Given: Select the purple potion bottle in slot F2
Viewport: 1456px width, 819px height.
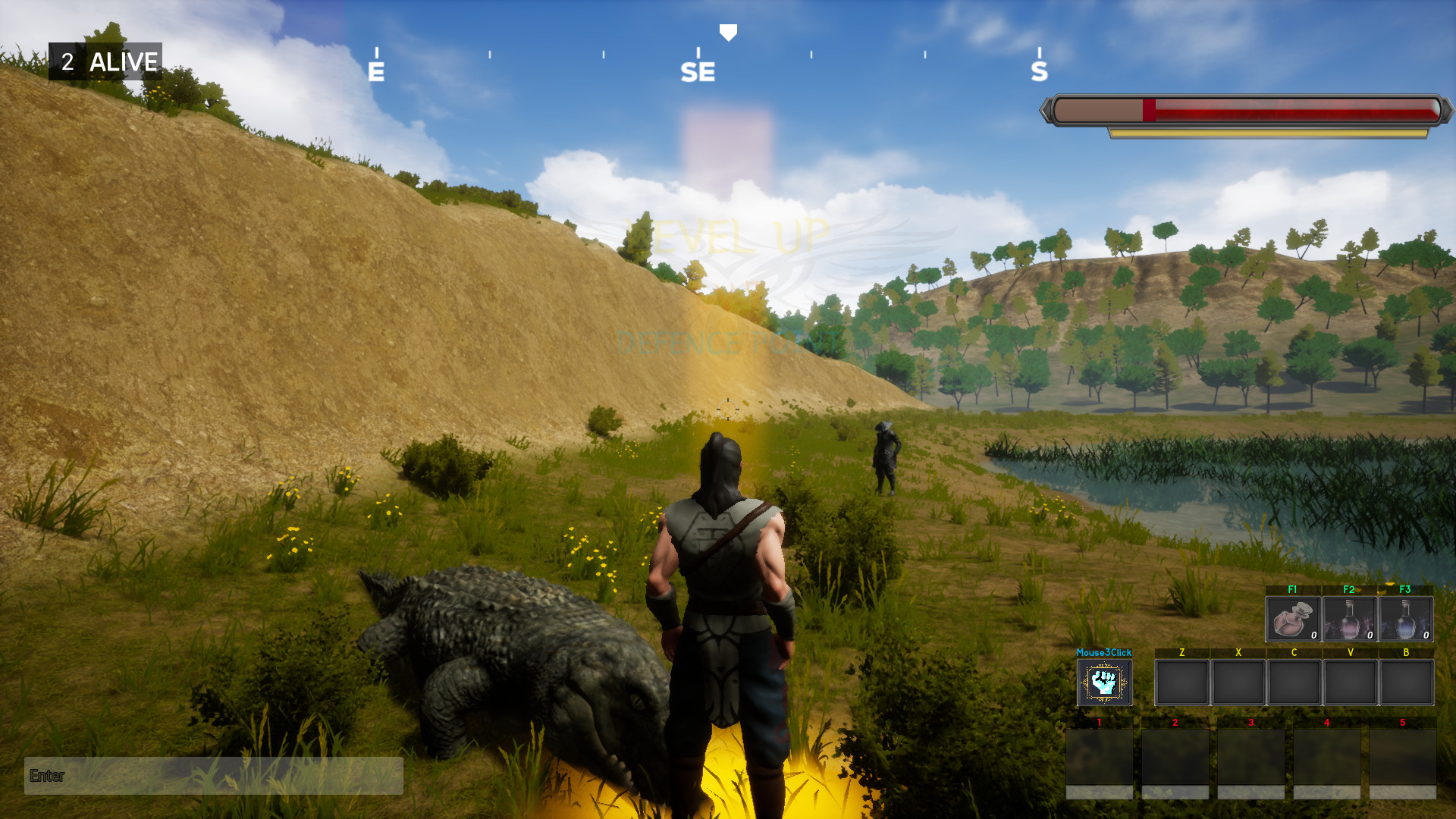Looking at the screenshot, I should tap(1349, 619).
